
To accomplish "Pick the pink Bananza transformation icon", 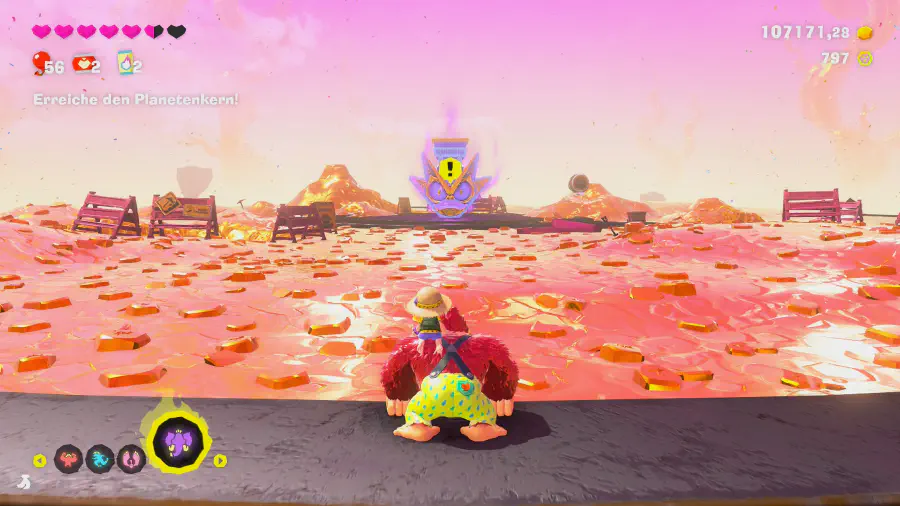I will click(131, 459).
